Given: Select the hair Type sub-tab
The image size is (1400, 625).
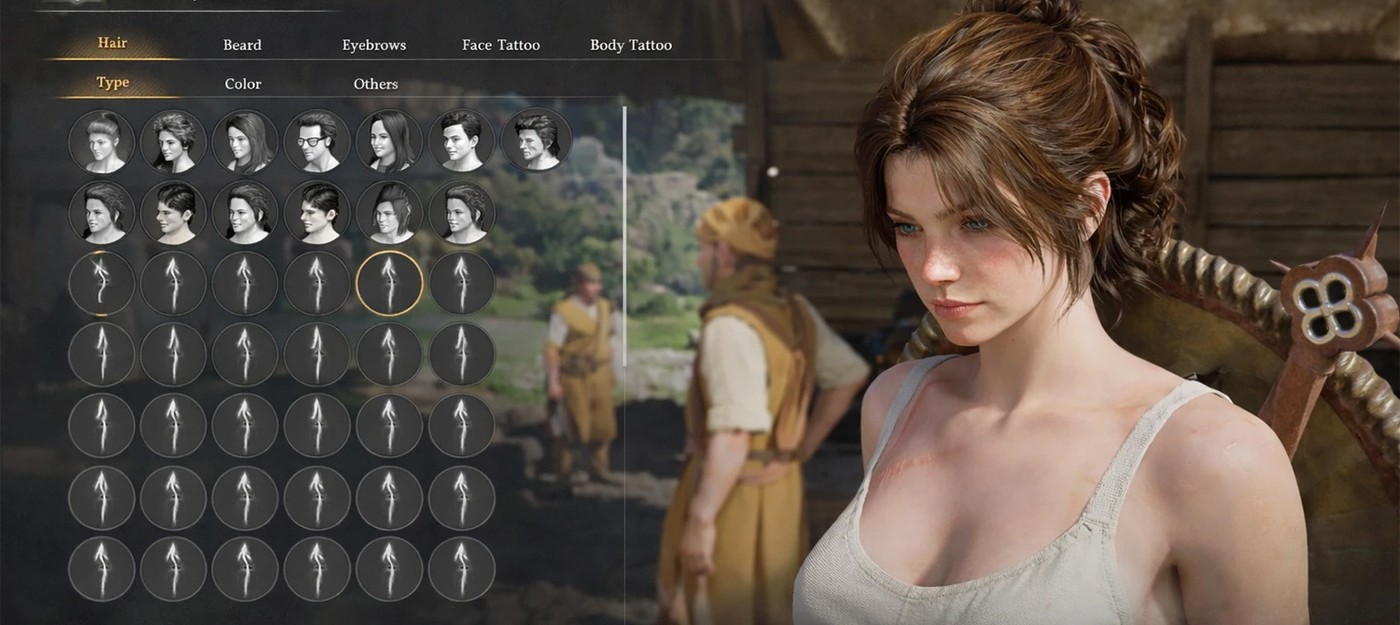Looking at the screenshot, I should (112, 83).
